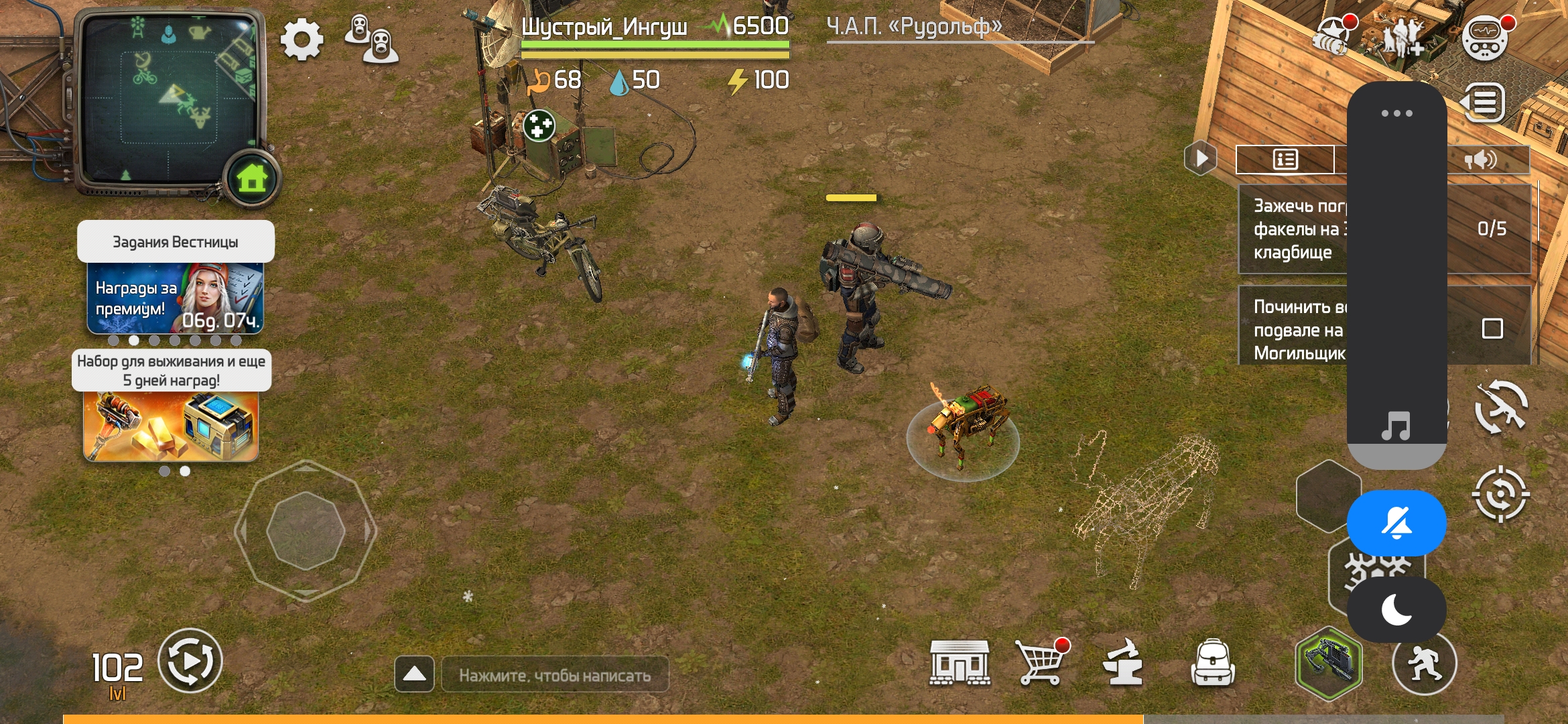
Task: Mute notifications with the blue bell button
Action: (x=1396, y=523)
